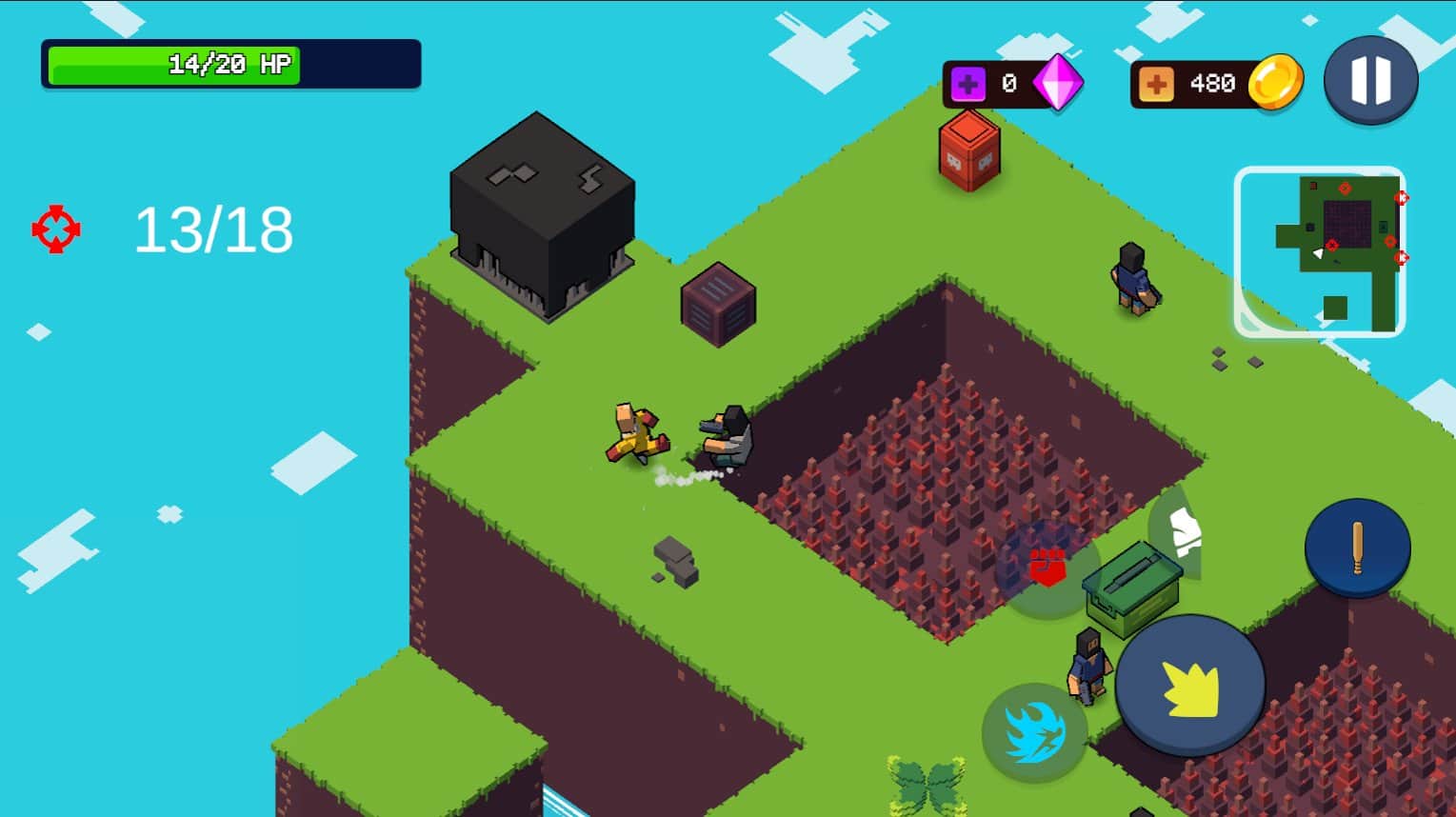The image size is (1456, 817).
Task: Hit the yellow burst attack button
Action: point(1190,686)
